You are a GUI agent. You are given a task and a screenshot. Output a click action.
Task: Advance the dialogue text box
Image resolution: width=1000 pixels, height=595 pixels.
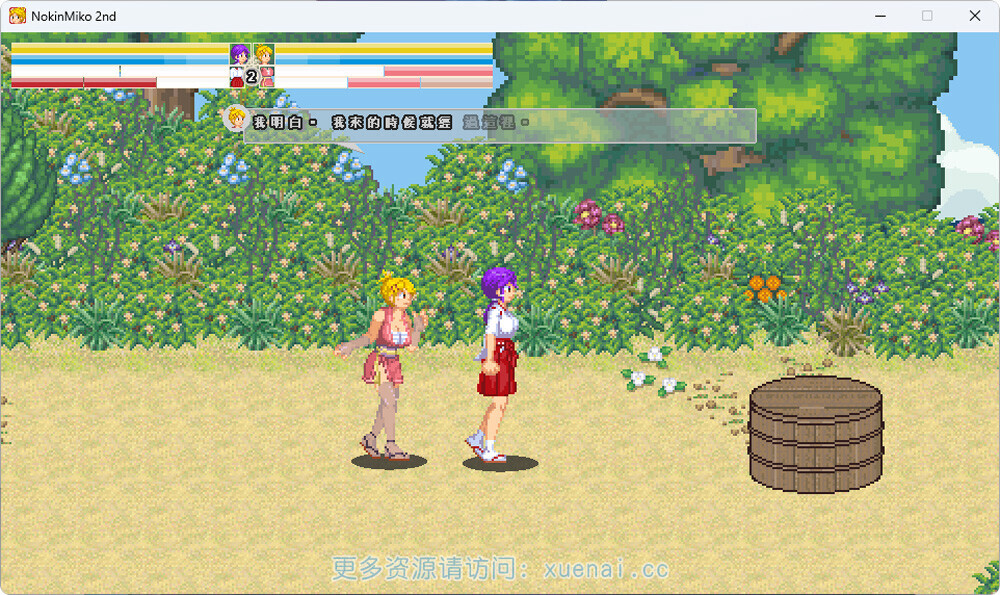(500, 124)
